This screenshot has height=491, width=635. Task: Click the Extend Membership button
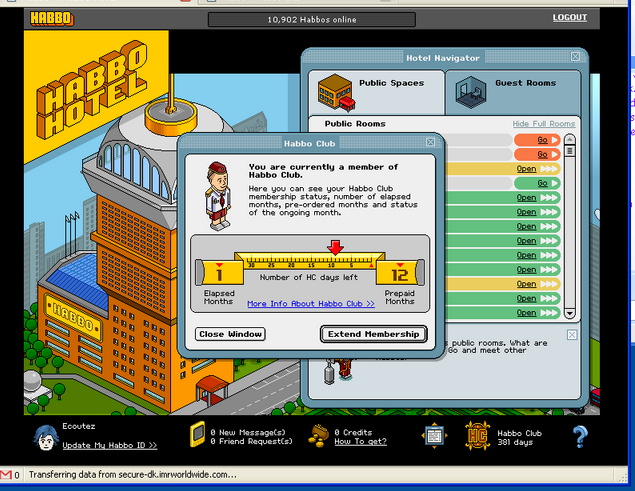click(x=374, y=334)
